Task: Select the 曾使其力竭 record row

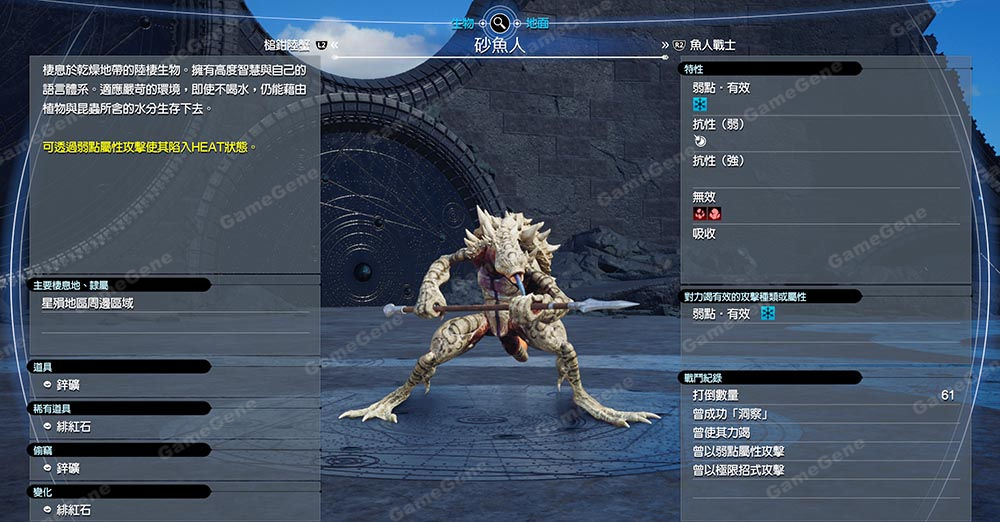Action: click(722, 433)
